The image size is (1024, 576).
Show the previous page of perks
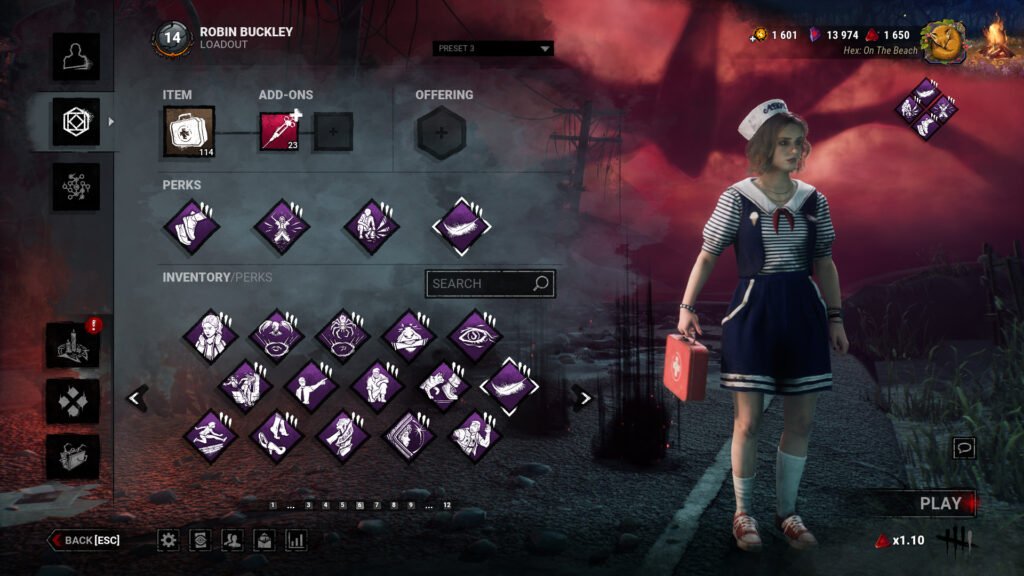point(136,398)
